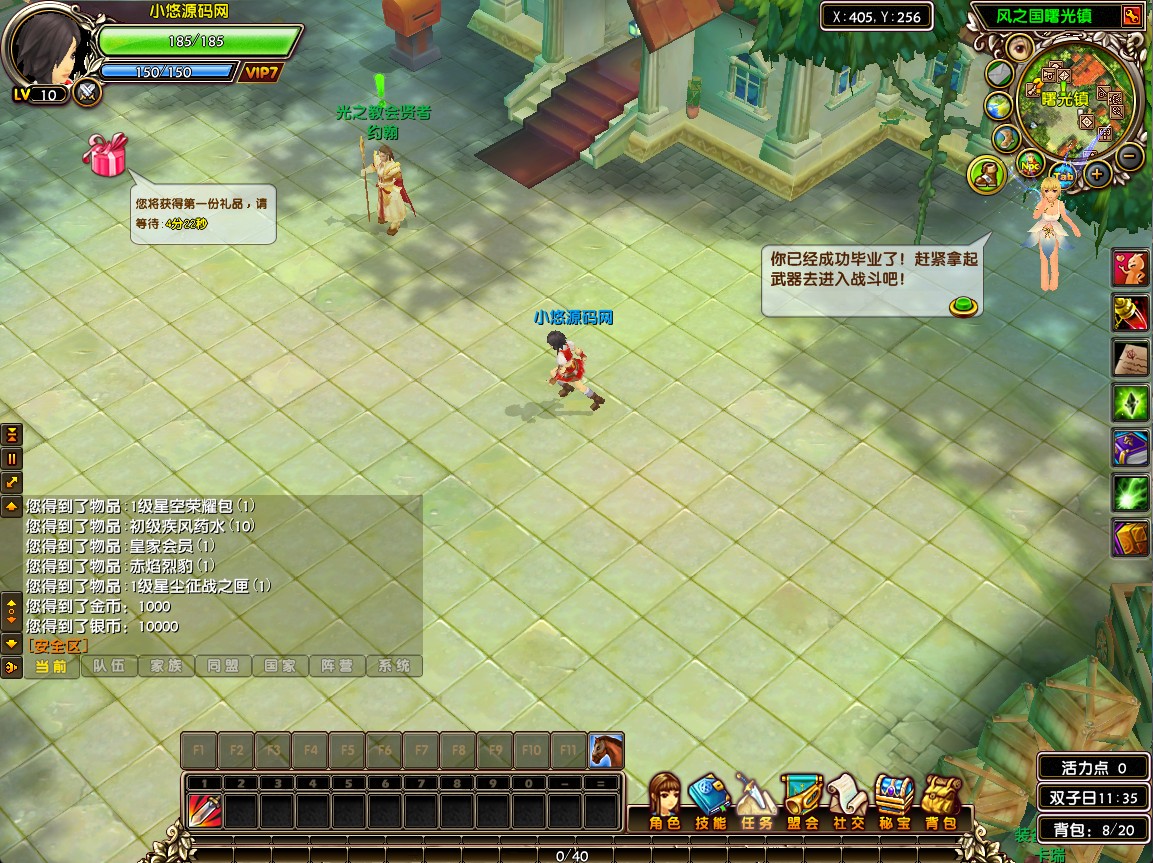The width and height of the screenshot is (1153, 863).
Task: Confirm the graduation tip's green button
Action: click(x=963, y=306)
